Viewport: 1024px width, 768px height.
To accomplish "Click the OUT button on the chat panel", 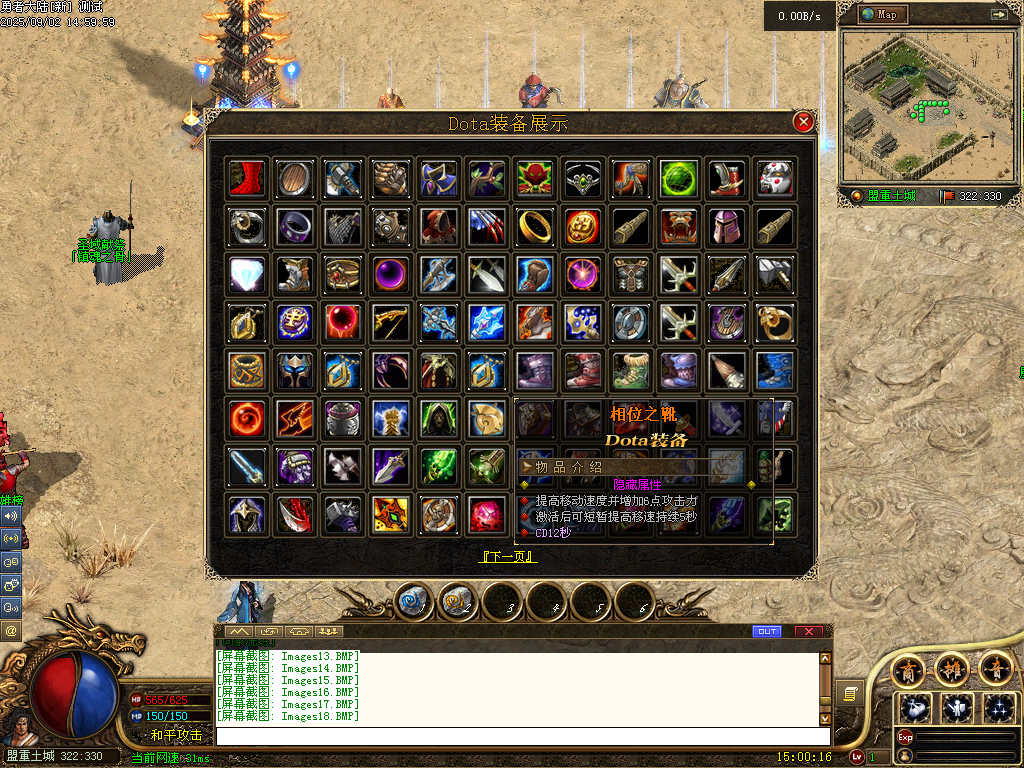I will (x=767, y=631).
